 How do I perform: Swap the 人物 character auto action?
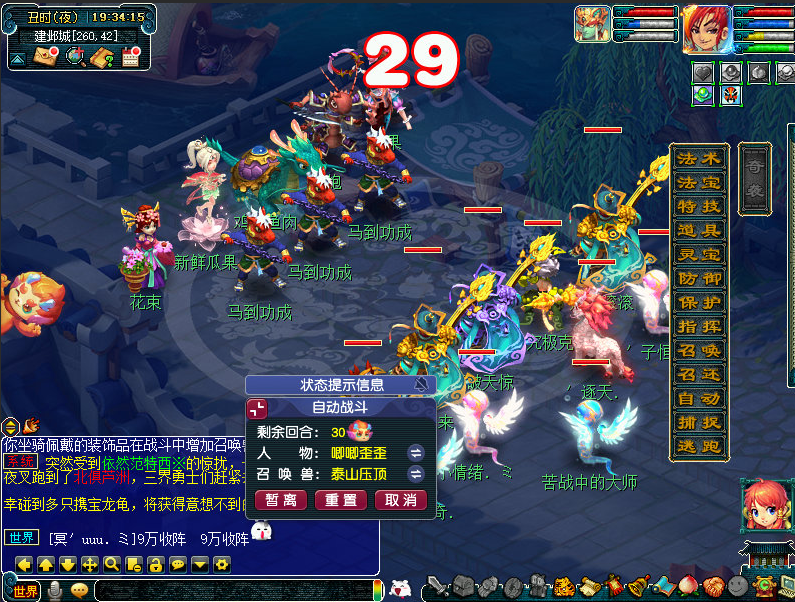pyautogui.click(x=416, y=453)
